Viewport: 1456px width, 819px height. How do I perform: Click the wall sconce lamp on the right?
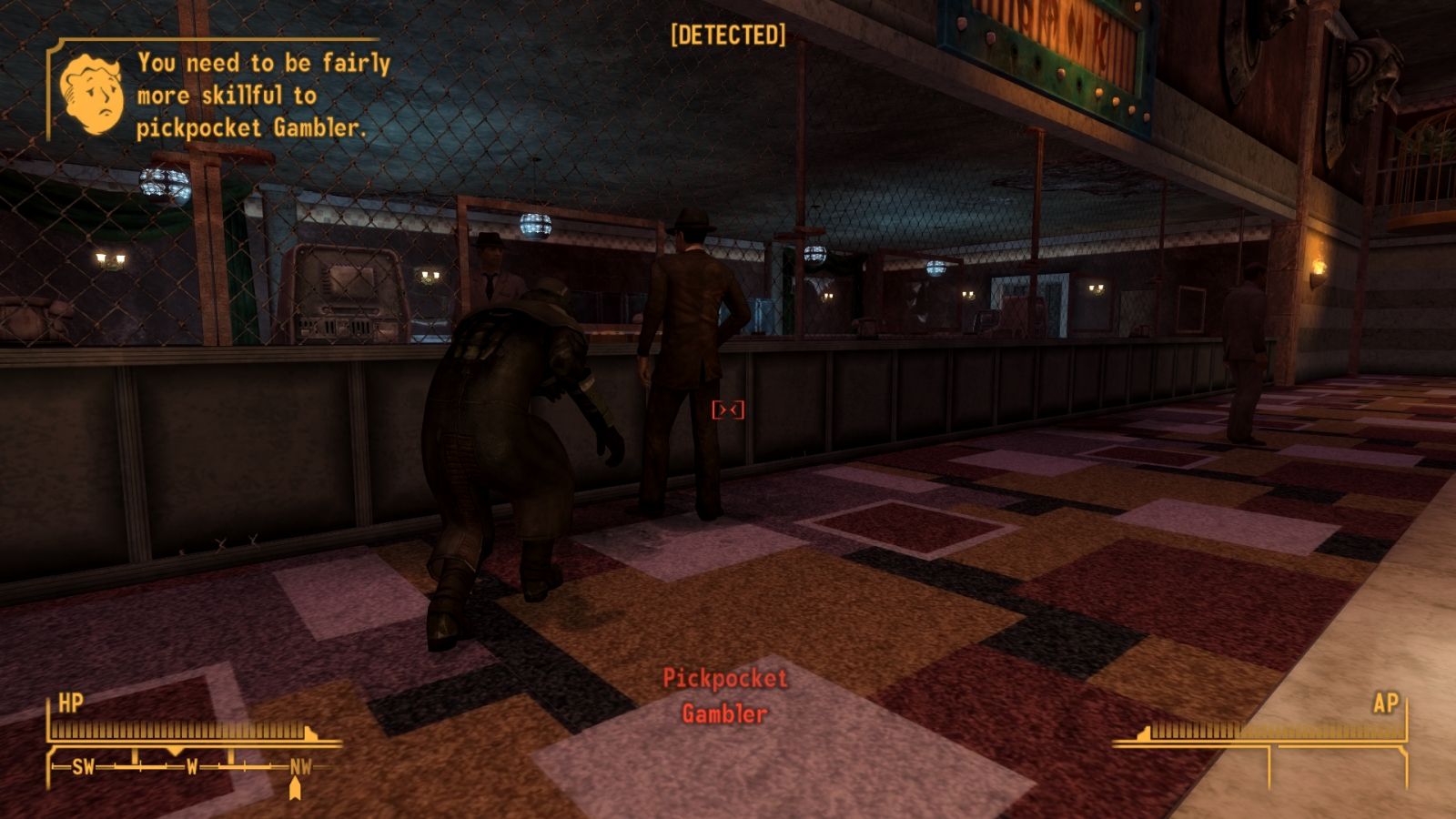(x=1321, y=267)
